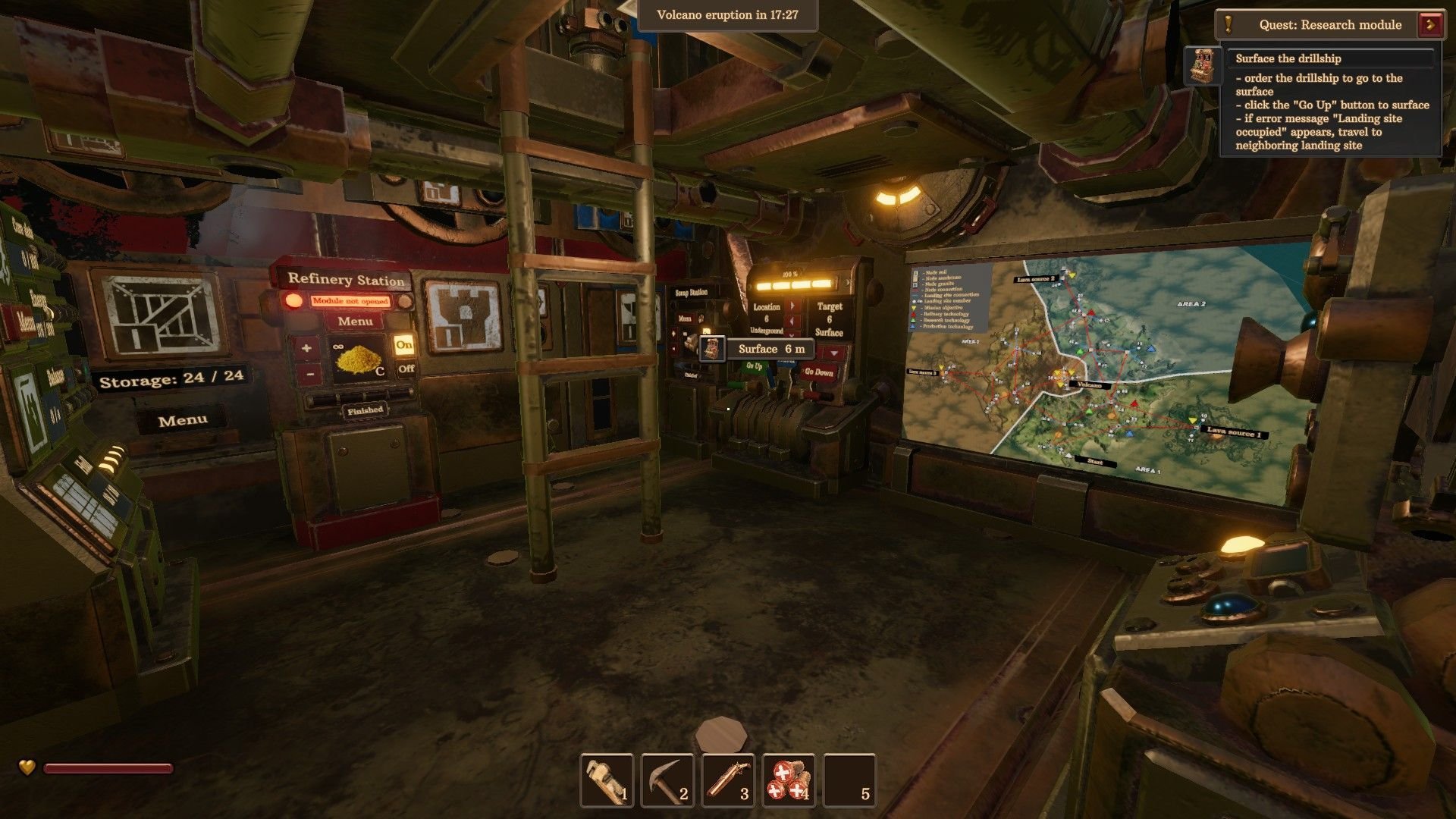Screen dimensions: 1456x819
Task: Click the Lava source 1 map label
Action: click(x=1234, y=432)
